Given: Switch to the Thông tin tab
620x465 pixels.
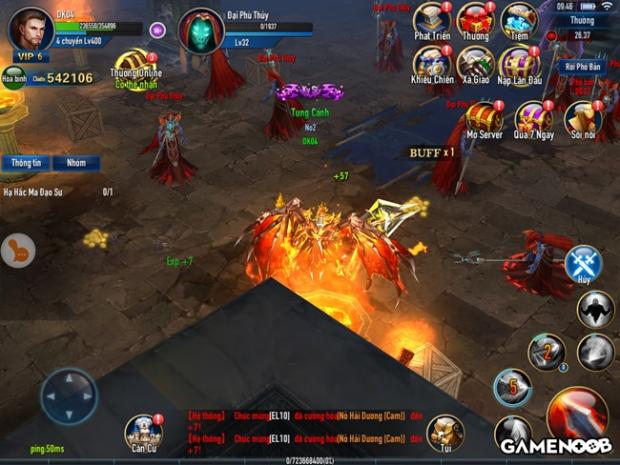Looking at the screenshot, I should [x=26, y=163].
